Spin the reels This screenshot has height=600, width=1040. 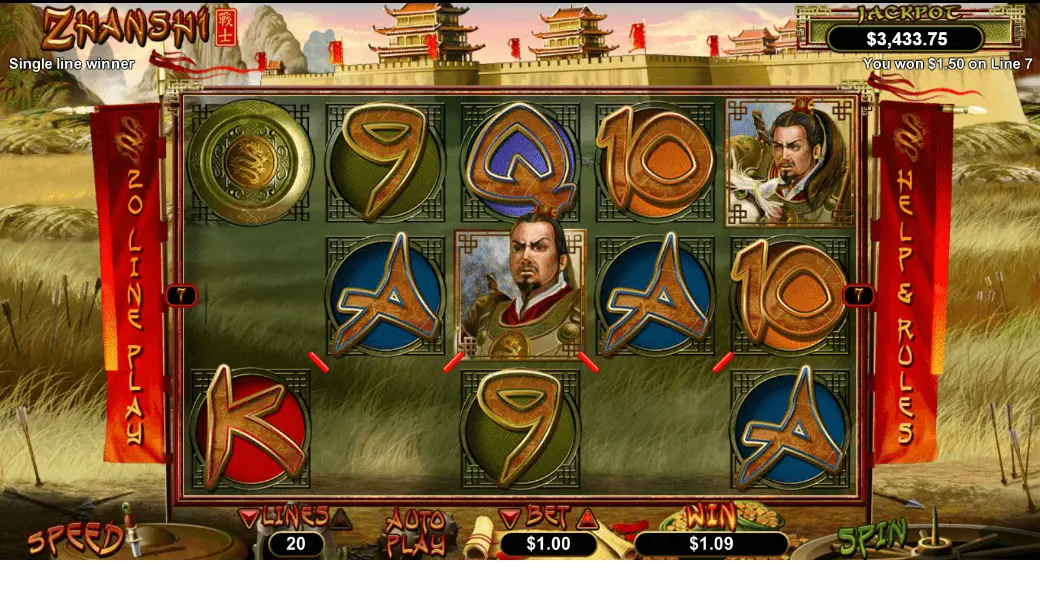pyautogui.click(x=873, y=538)
